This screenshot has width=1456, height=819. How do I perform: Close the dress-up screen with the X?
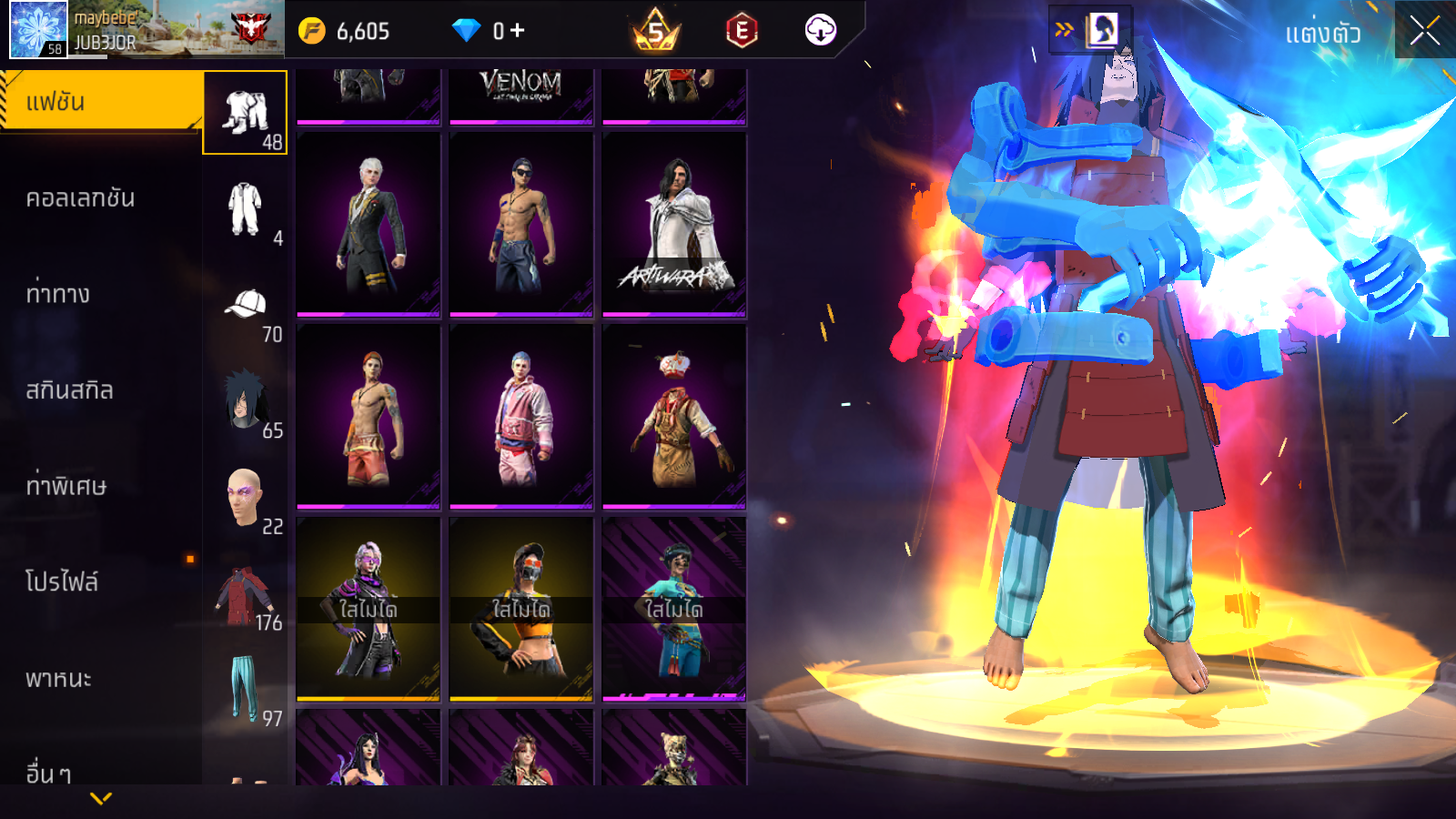click(x=1424, y=31)
